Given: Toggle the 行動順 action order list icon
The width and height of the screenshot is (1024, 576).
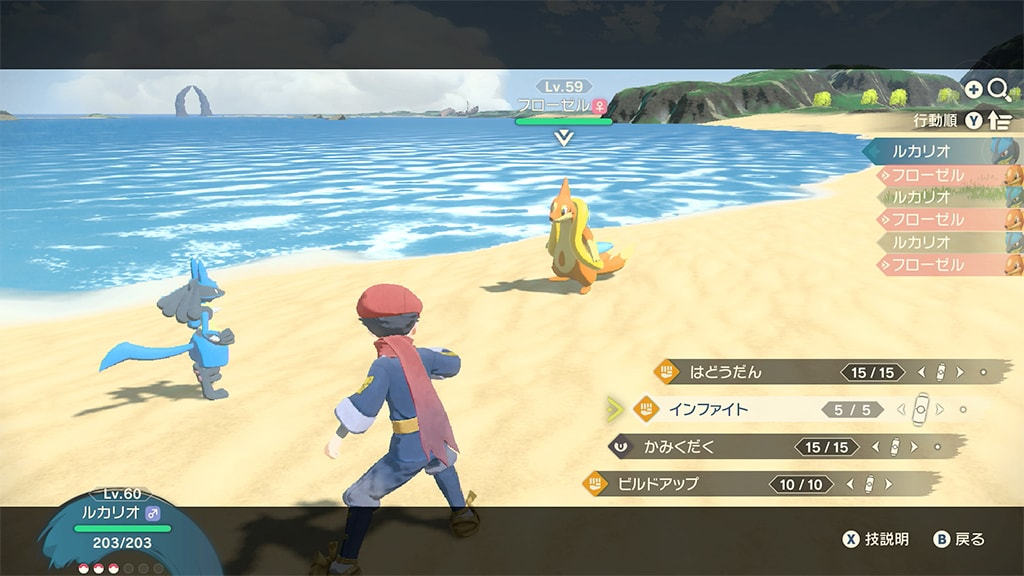Looking at the screenshot, I should (x=999, y=121).
